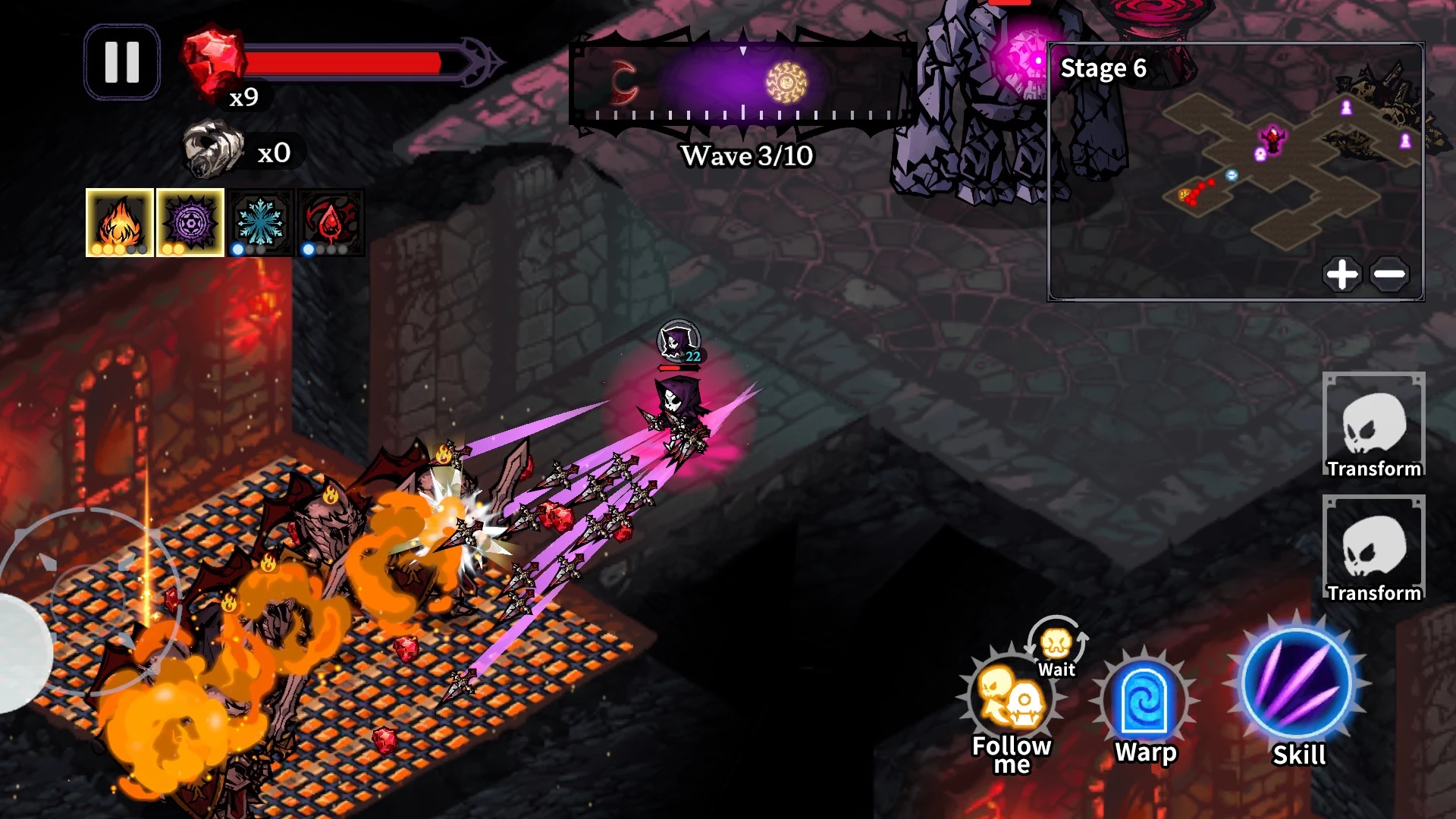Select the fire element icon

(x=120, y=222)
